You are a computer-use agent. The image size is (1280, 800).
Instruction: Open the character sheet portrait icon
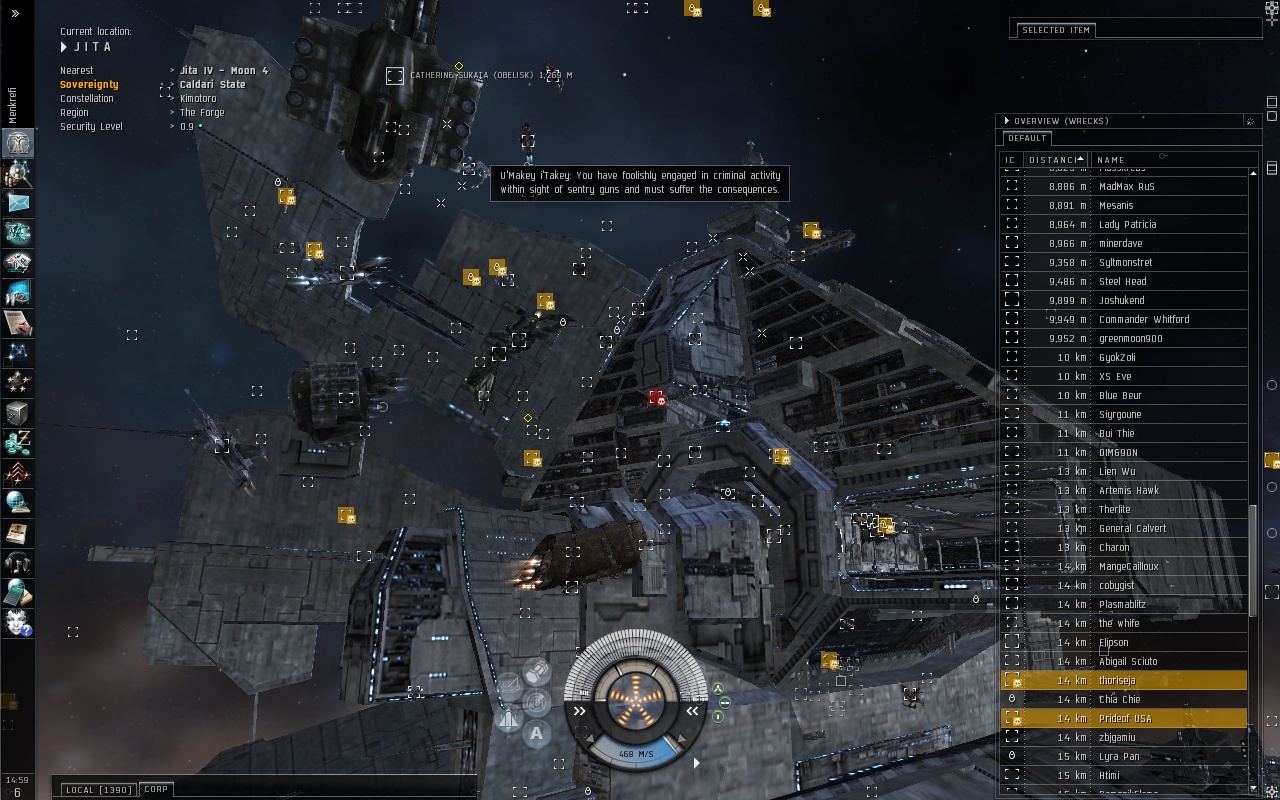[x=17, y=143]
